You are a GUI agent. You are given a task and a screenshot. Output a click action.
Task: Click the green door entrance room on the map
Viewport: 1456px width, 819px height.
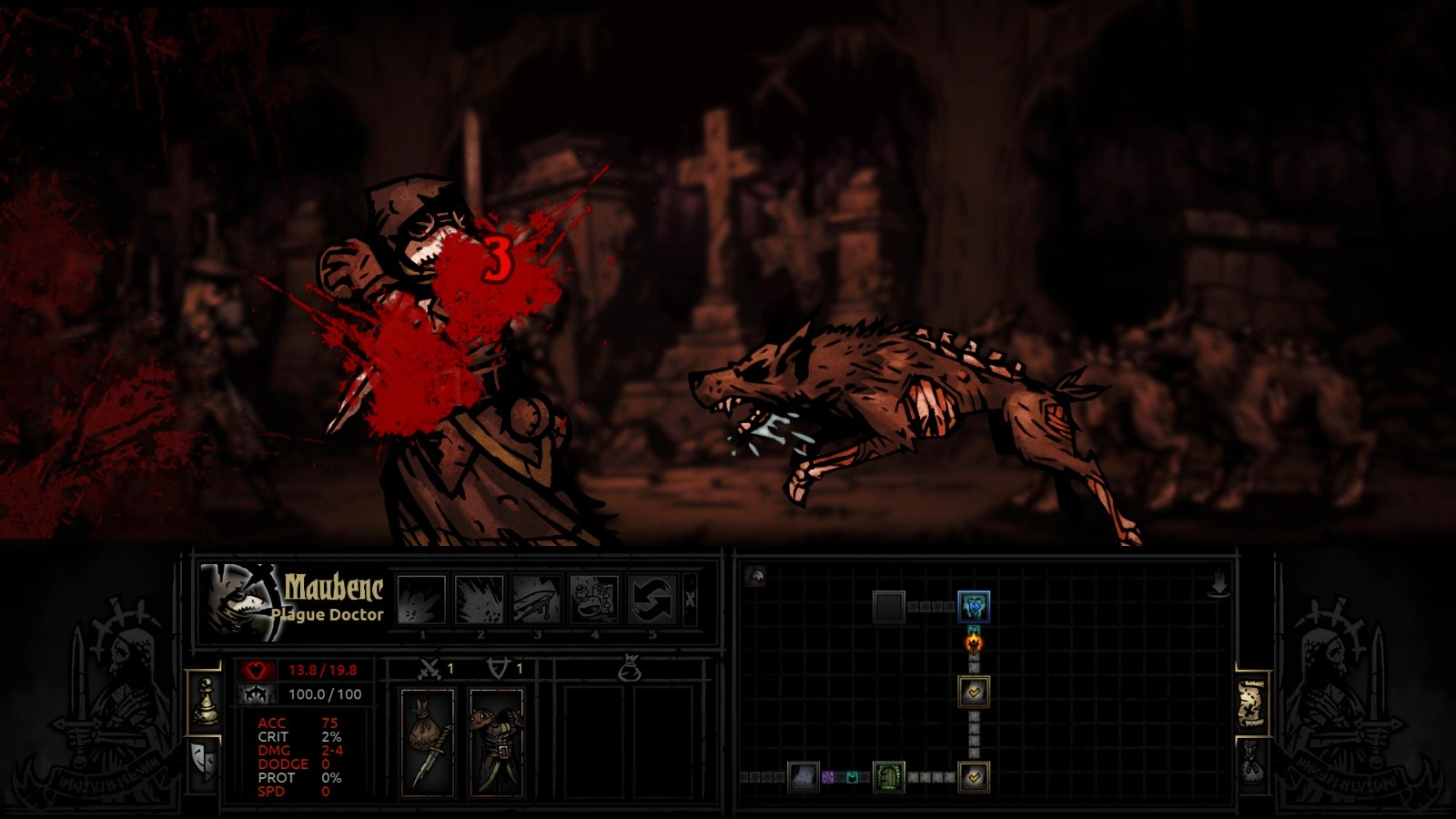pyautogui.click(x=888, y=777)
